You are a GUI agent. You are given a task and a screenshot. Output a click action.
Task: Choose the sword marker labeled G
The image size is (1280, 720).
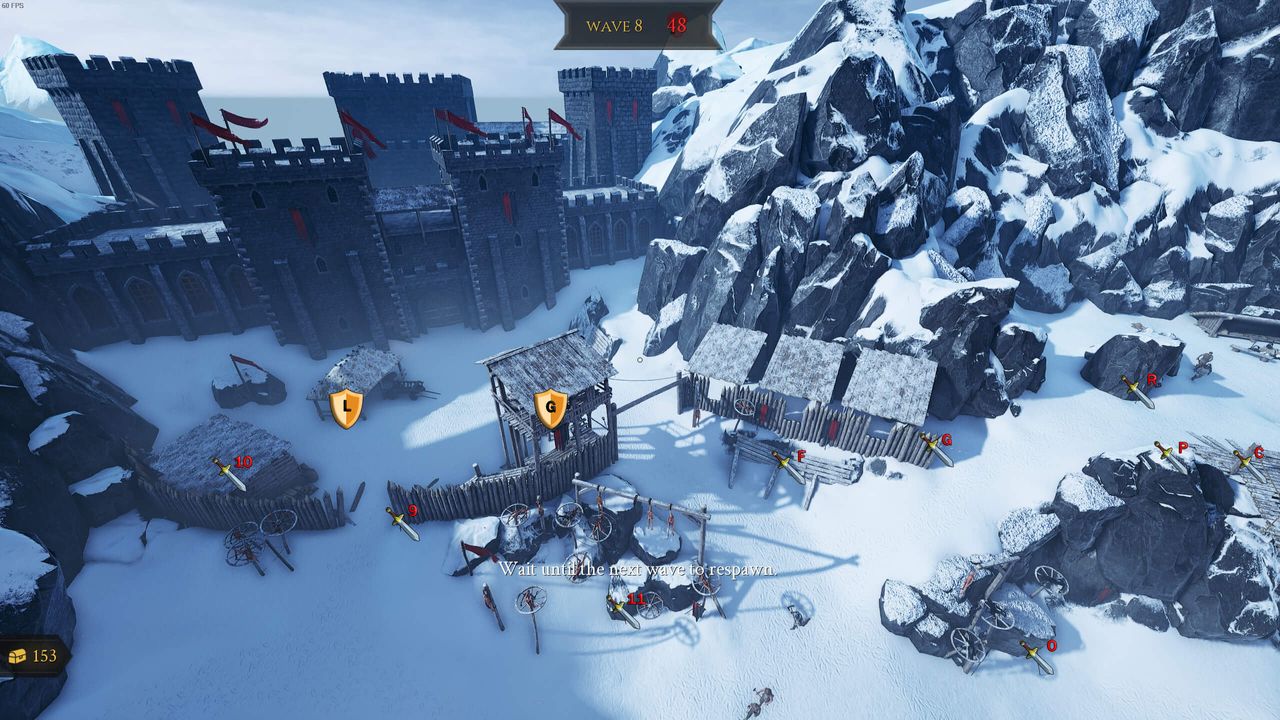(x=937, y=449)
